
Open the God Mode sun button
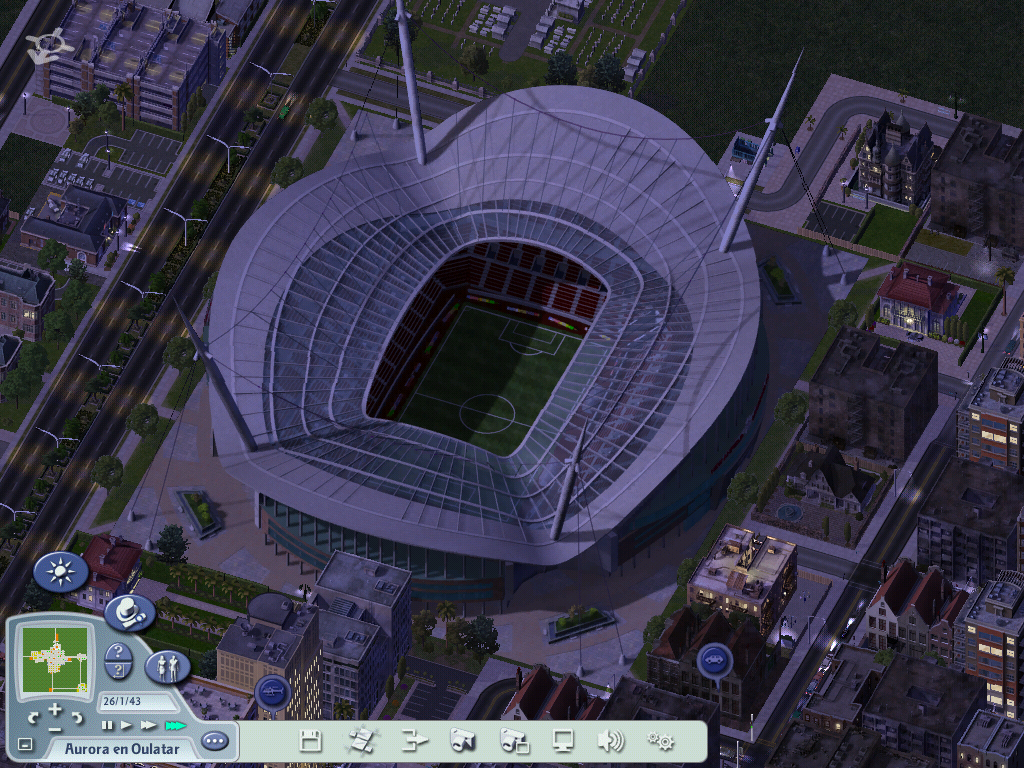click(x=61, y=572)
